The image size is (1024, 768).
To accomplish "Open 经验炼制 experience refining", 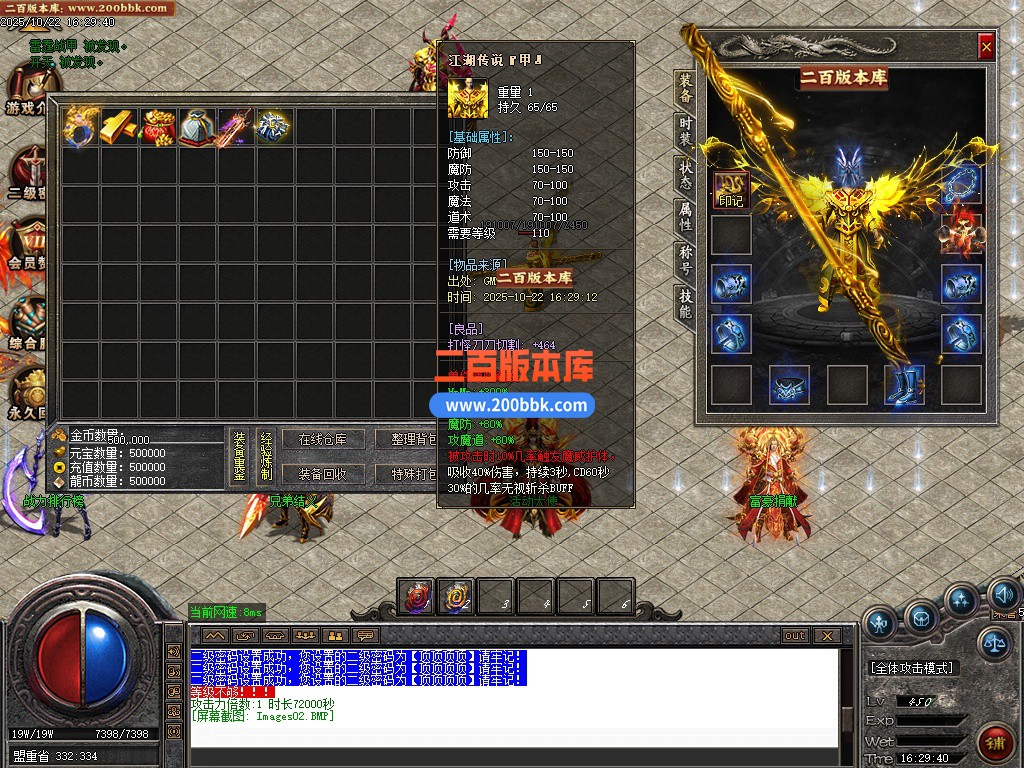I will click(266, 458).
